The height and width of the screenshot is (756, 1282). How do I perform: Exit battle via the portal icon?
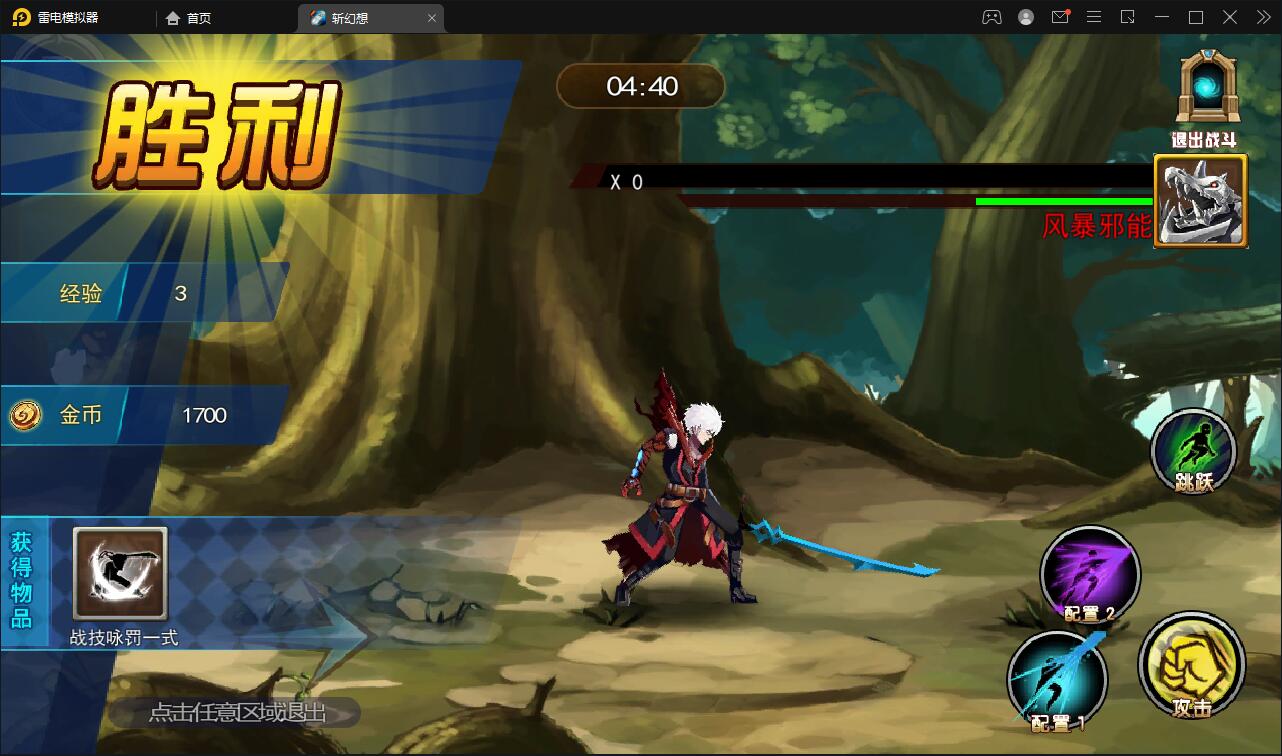pos(1209,90)
